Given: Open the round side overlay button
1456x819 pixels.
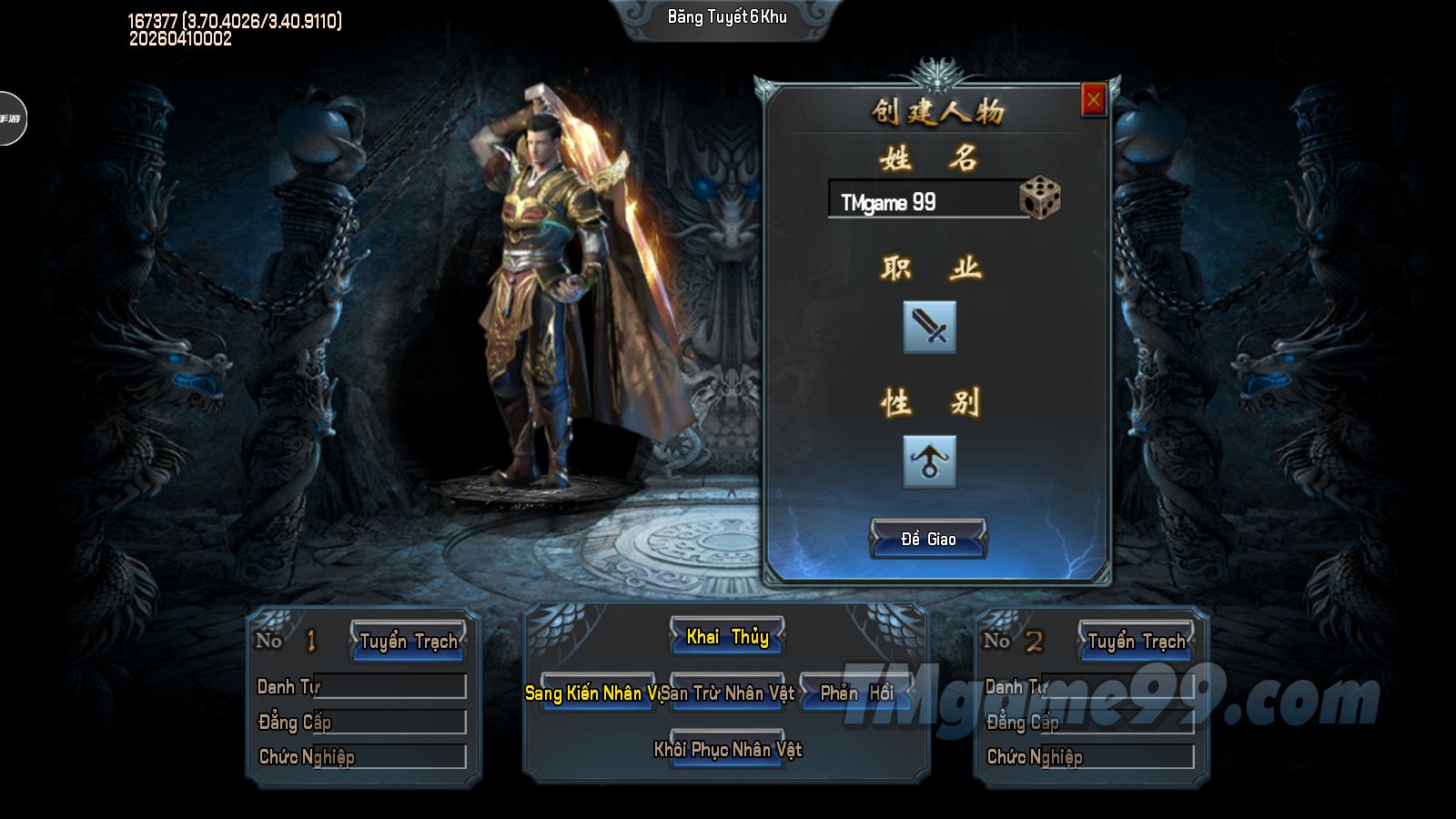Looking at the screenshot, I should click(11, 118).
